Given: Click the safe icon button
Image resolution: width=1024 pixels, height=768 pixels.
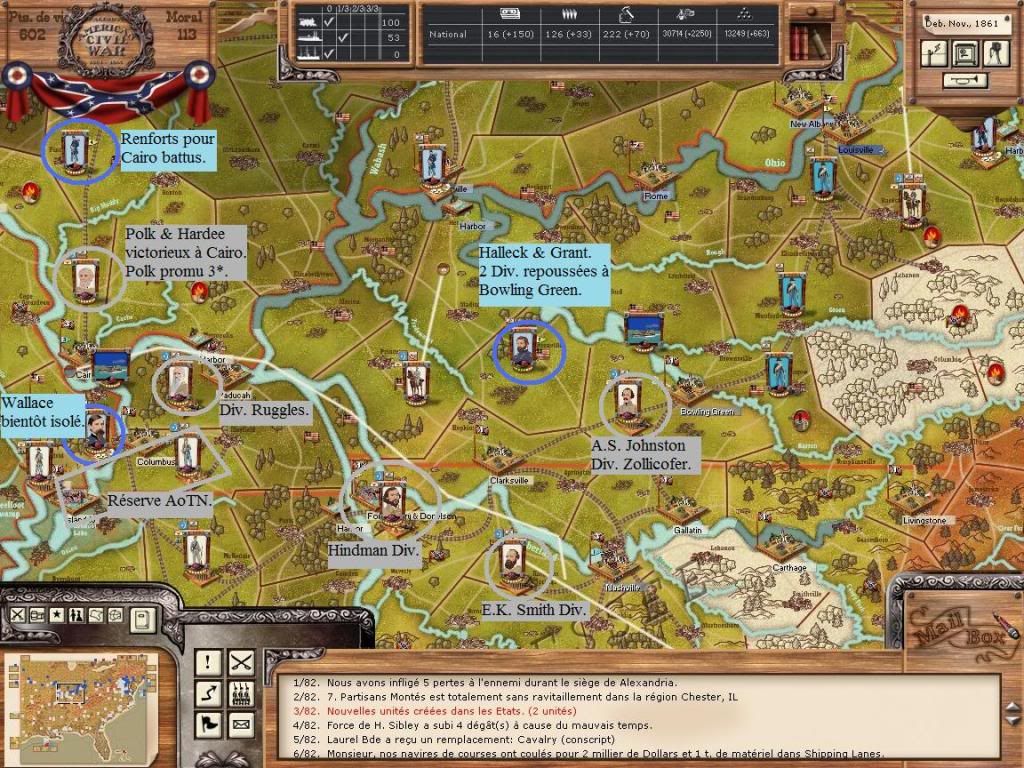Looking at the screenshot, I should click(963, 53).
